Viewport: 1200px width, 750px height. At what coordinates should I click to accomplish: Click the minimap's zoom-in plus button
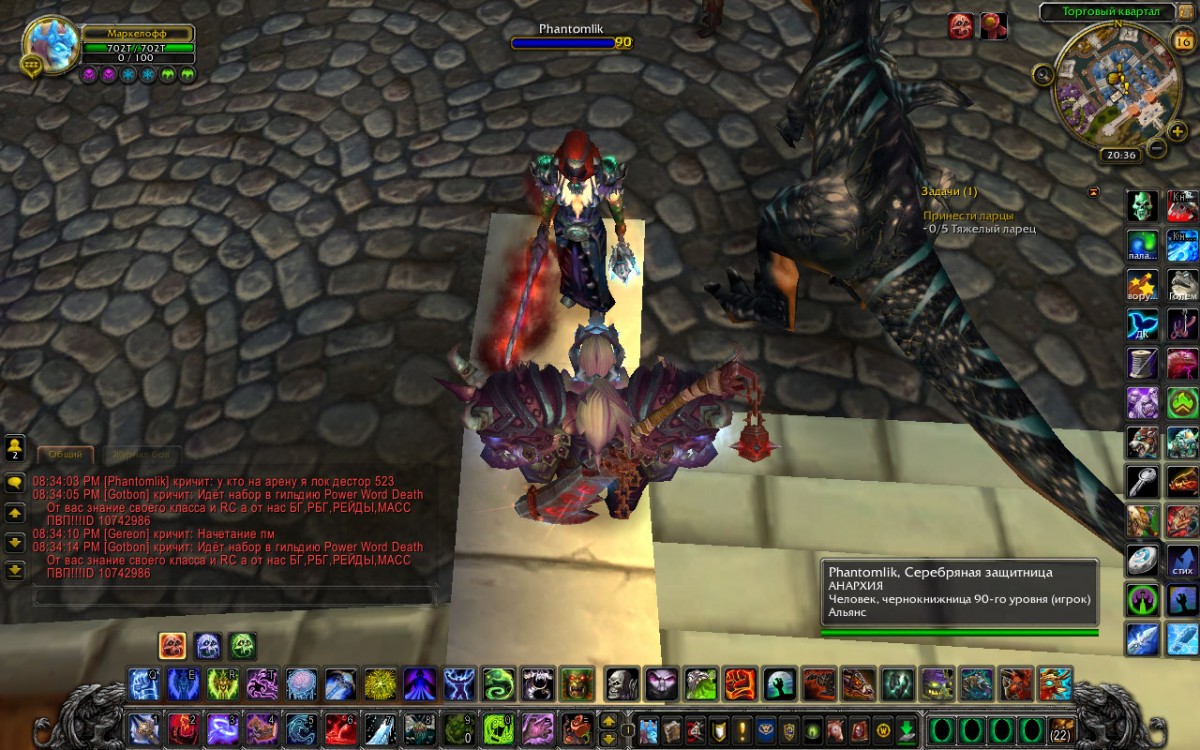point(1176,130)
